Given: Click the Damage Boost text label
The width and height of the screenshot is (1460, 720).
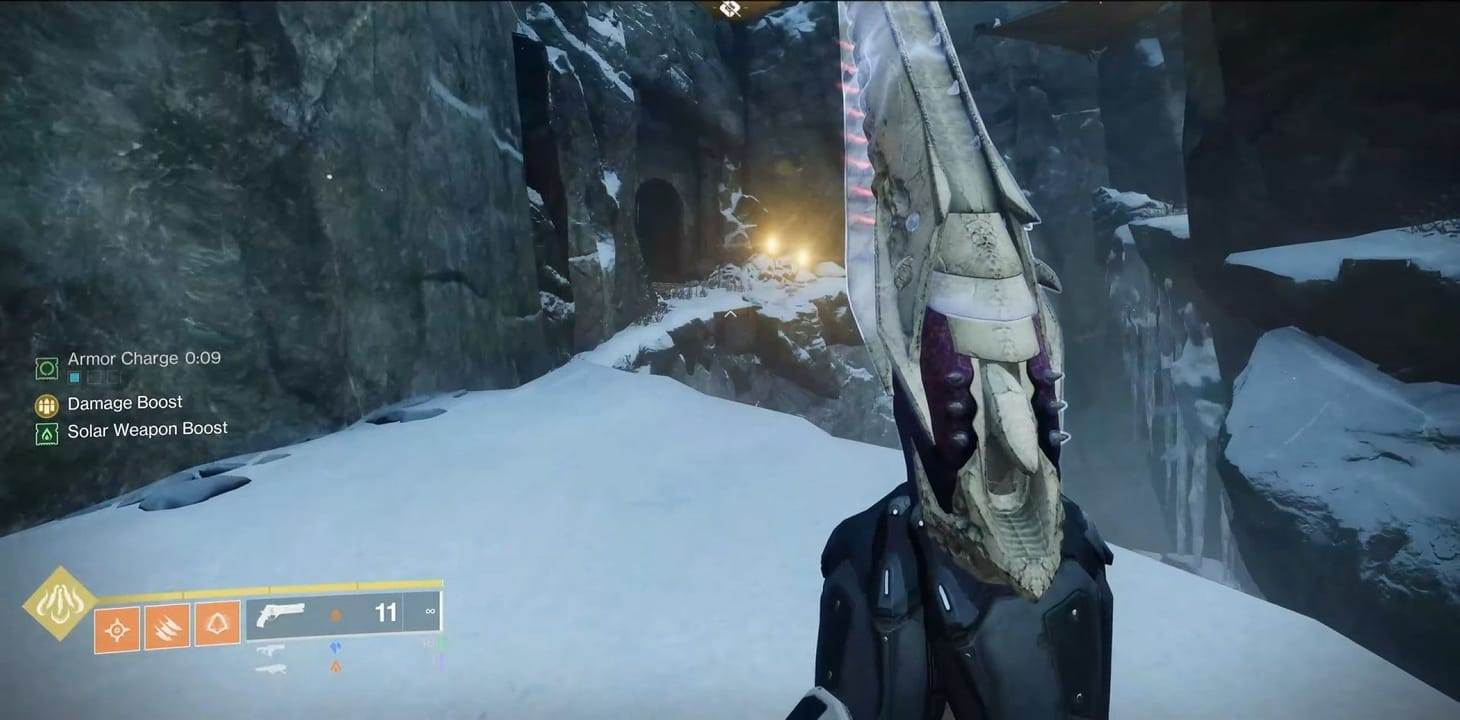Looking at the screenshot, I should [125, 402].
